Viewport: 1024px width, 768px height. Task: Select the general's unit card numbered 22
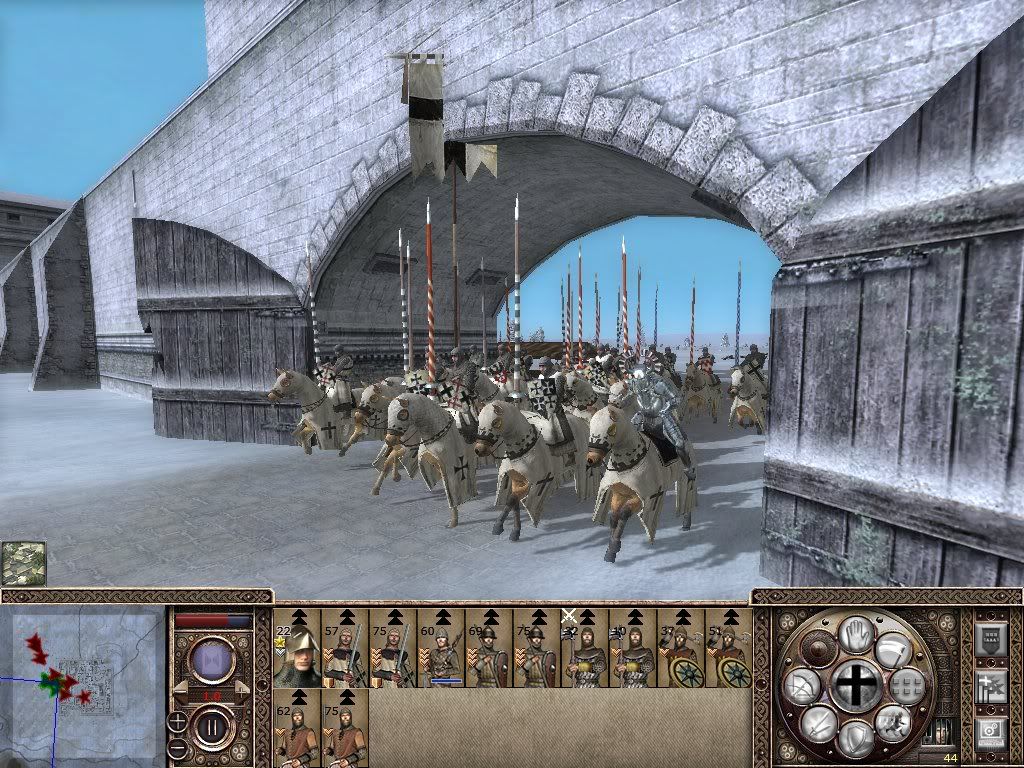(297, 647)
